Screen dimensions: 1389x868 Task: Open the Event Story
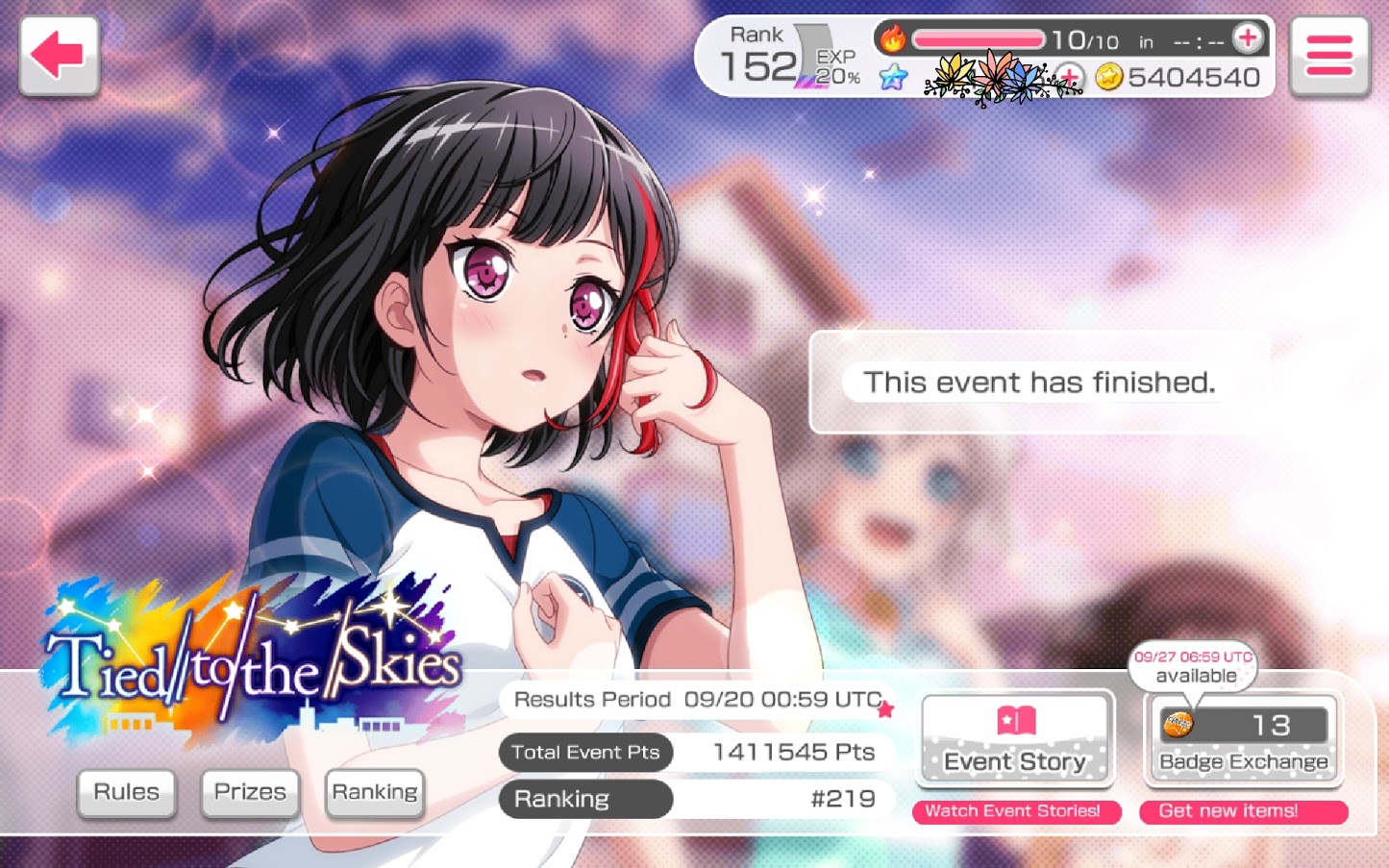click(1015, 739)
